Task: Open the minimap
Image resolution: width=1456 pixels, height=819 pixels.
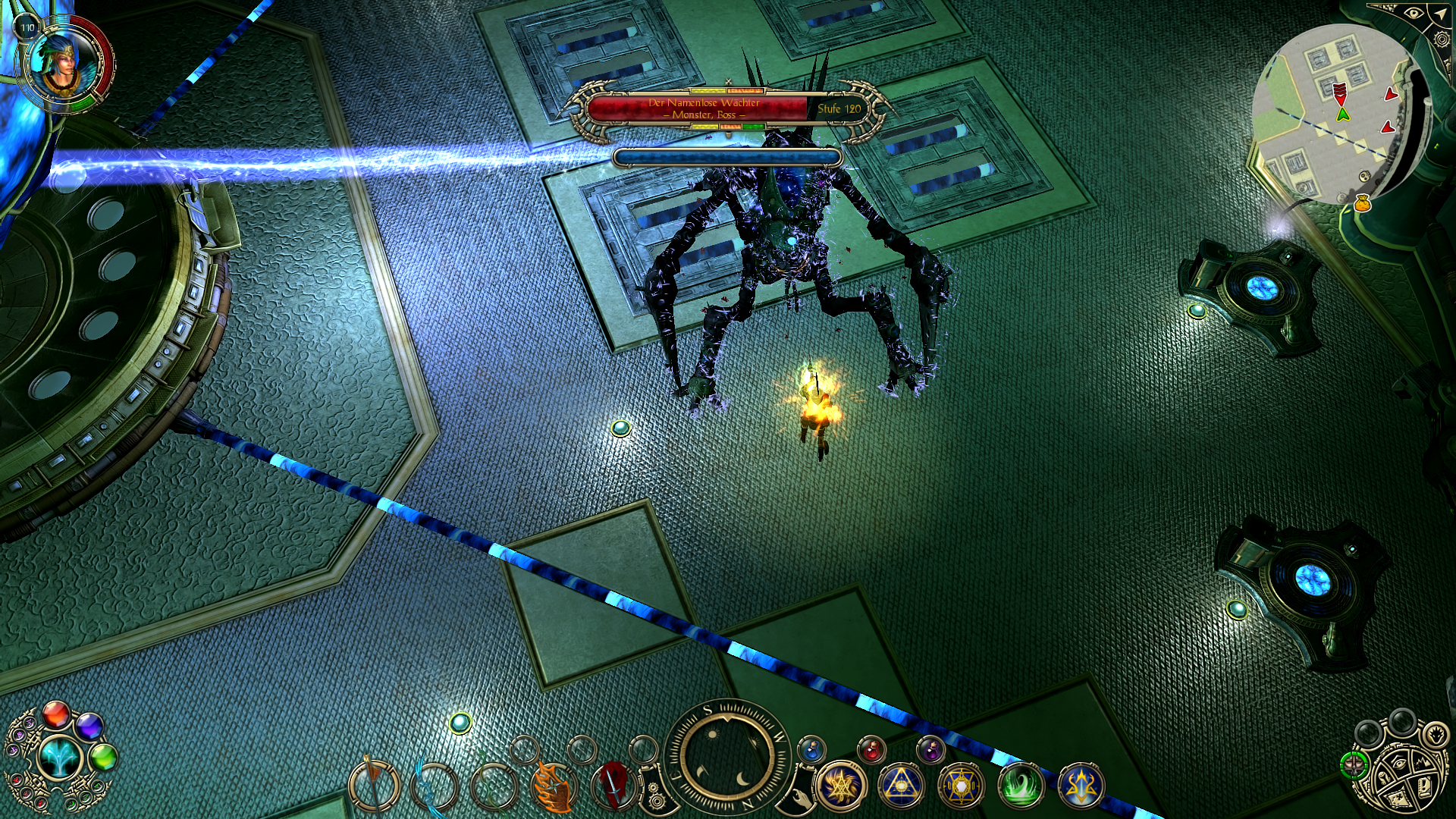Action: [1335, 114]
